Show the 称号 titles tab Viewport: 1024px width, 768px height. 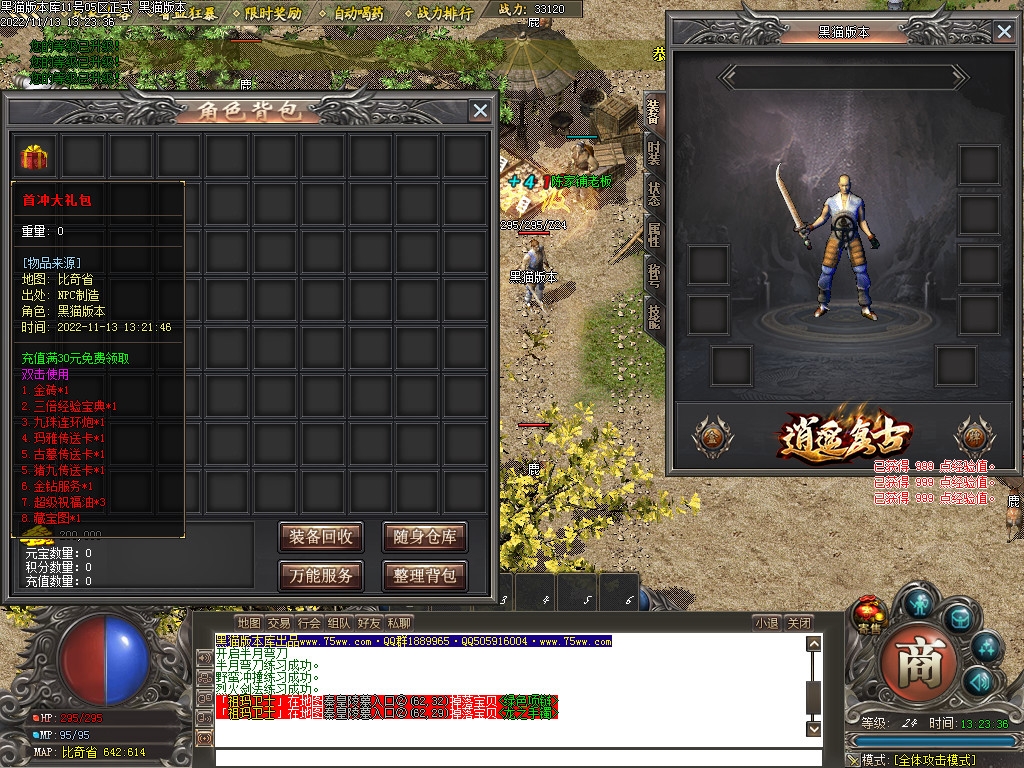[653, 276]
